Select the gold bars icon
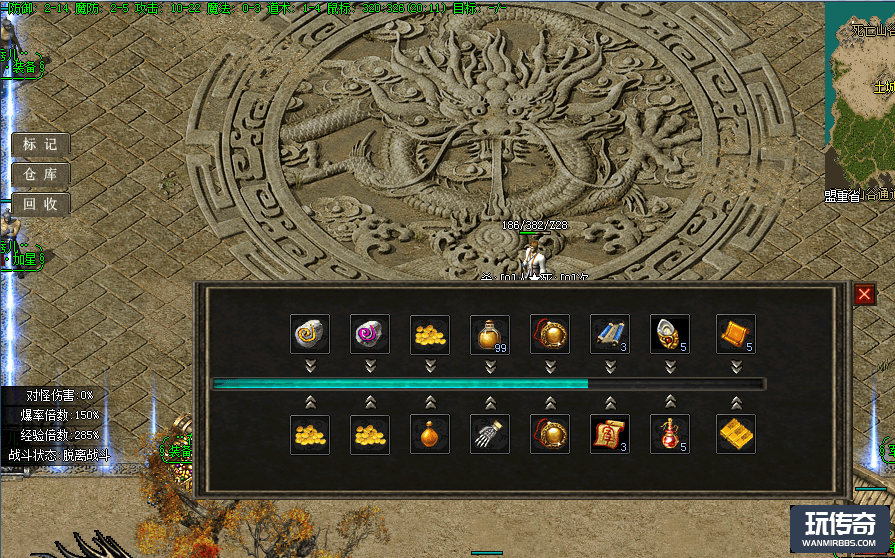 click(x=736, y=434)
